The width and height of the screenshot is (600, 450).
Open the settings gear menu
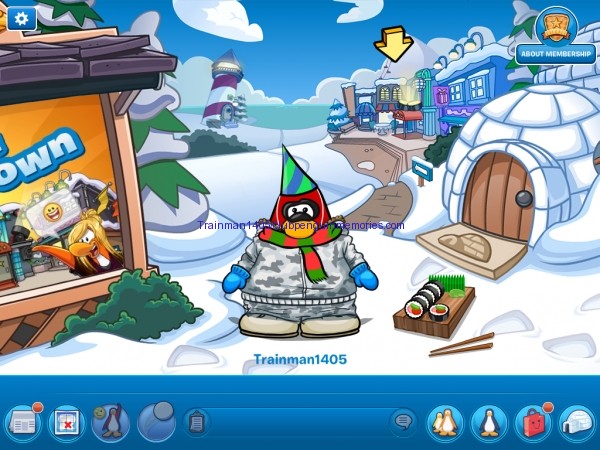pyautogui.click(x=22, y=17)
